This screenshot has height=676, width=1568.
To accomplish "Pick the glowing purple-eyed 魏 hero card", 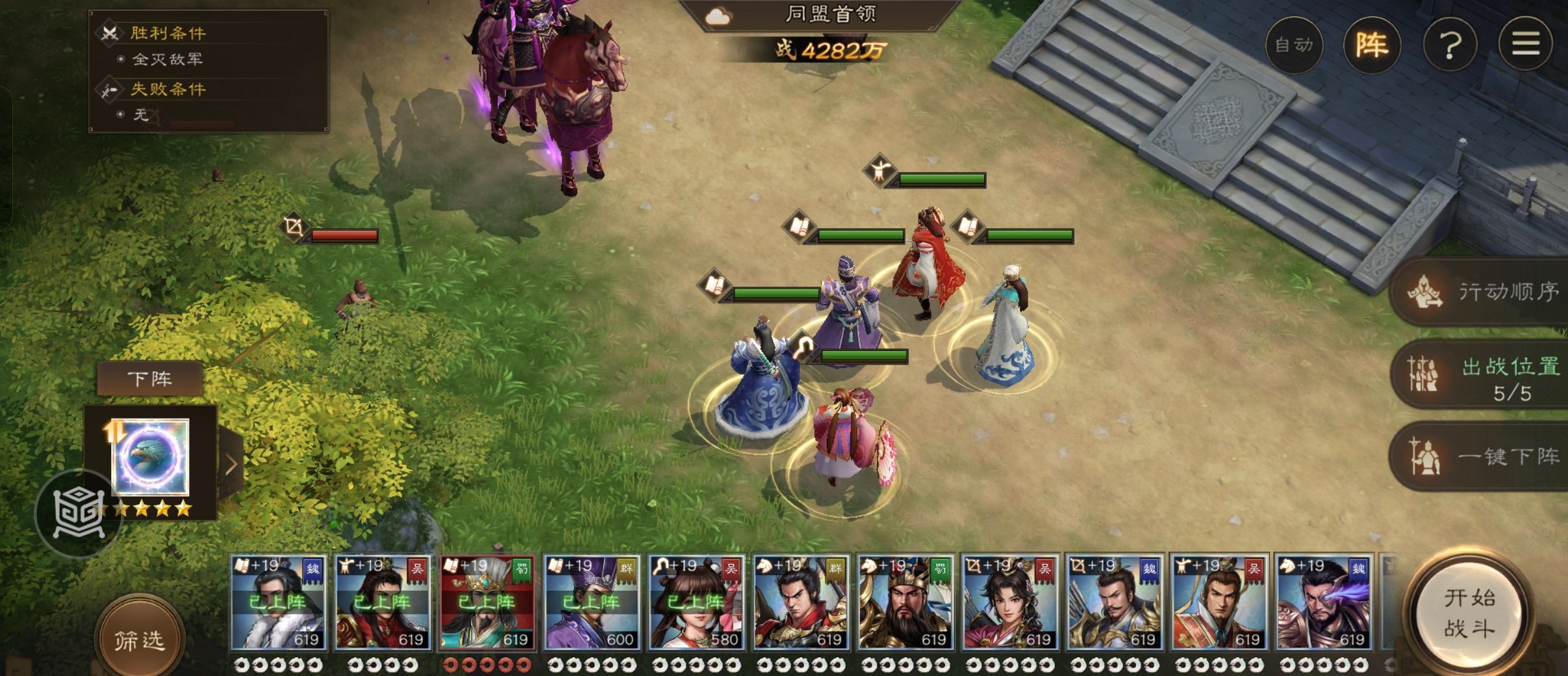I will [x=1323, y=603].
